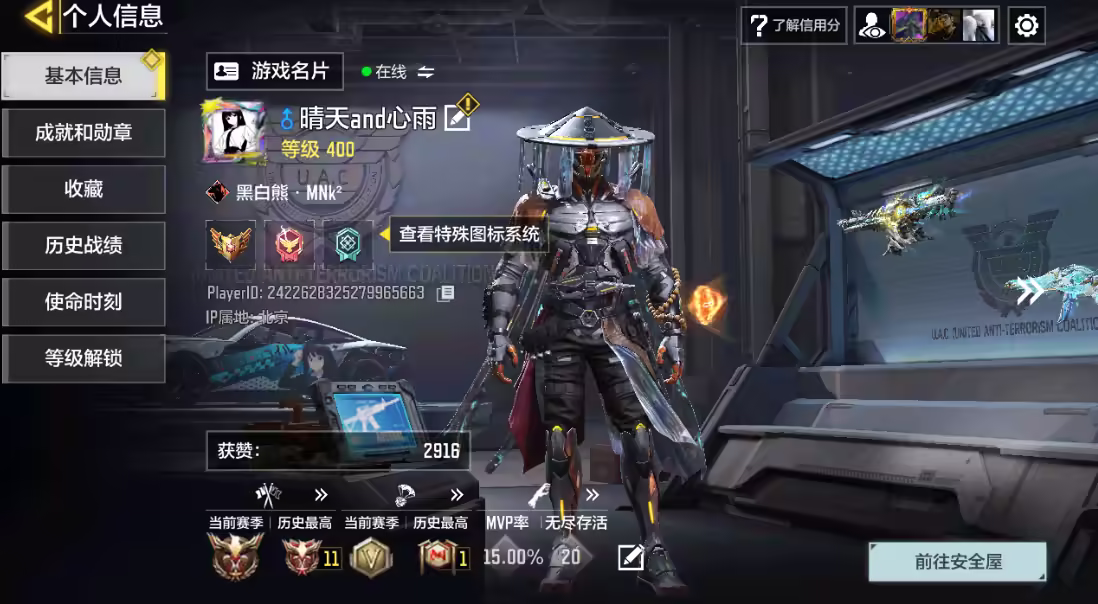Click the gold crown special badge icon

click(231, 244)
